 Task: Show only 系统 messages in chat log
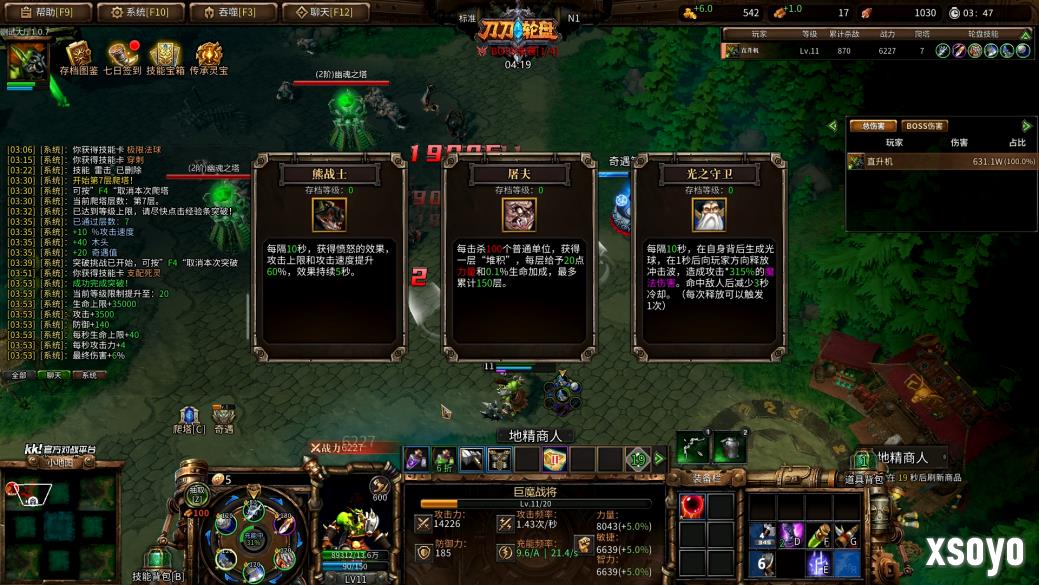pos(88,375)
